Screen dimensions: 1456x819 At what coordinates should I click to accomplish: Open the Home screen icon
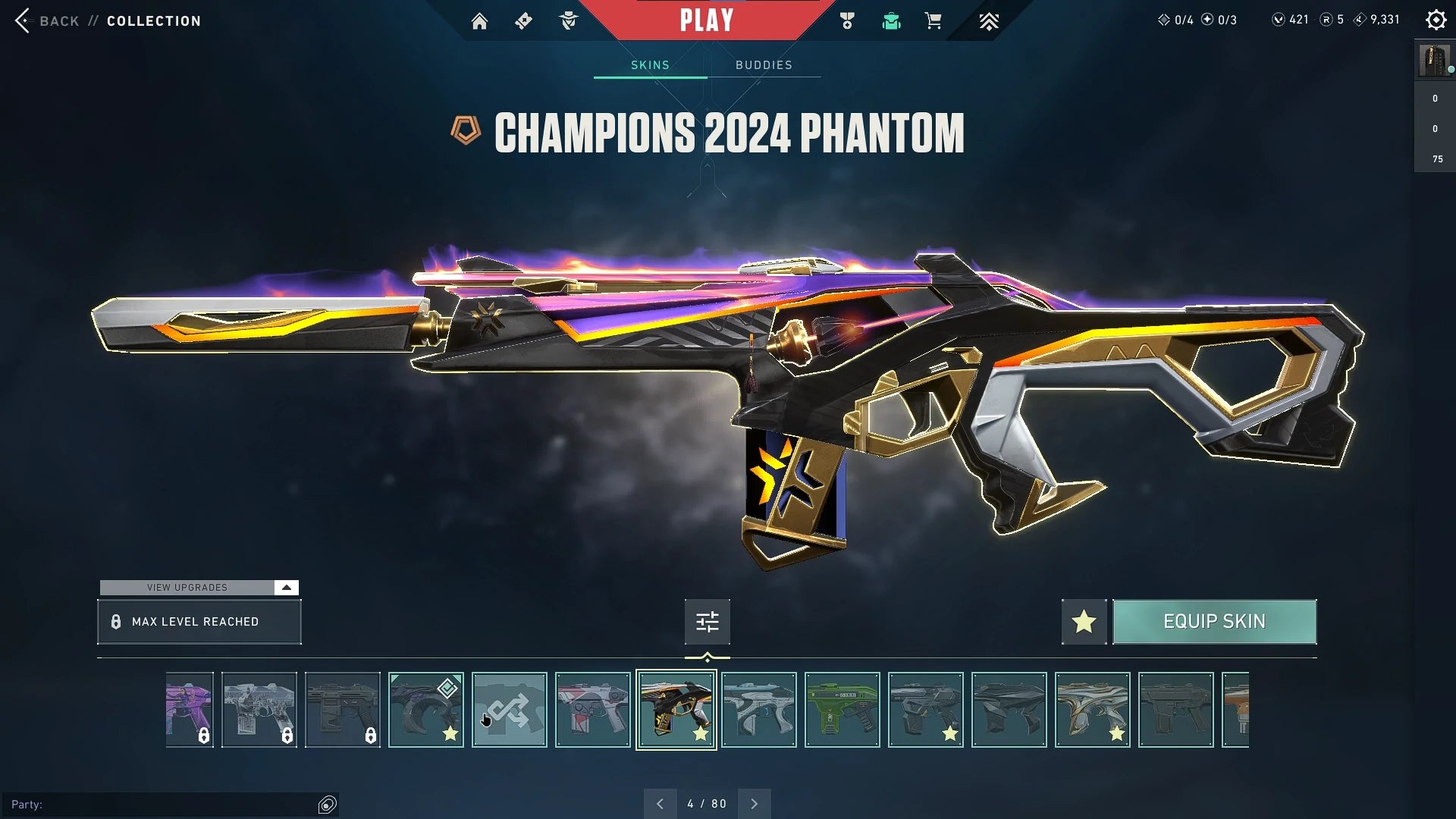[480, 20]
